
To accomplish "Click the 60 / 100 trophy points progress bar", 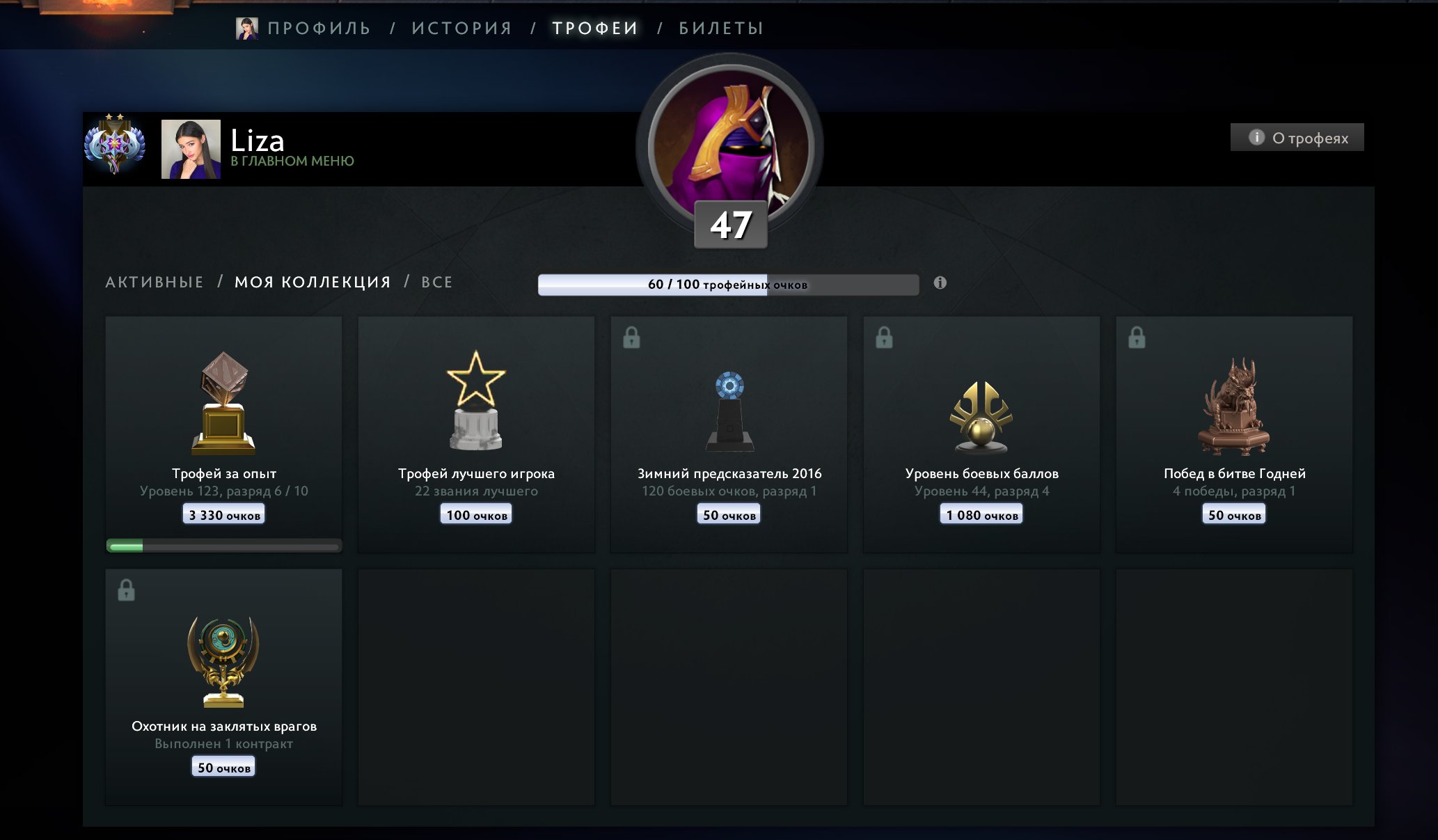I will pos(729,283).
